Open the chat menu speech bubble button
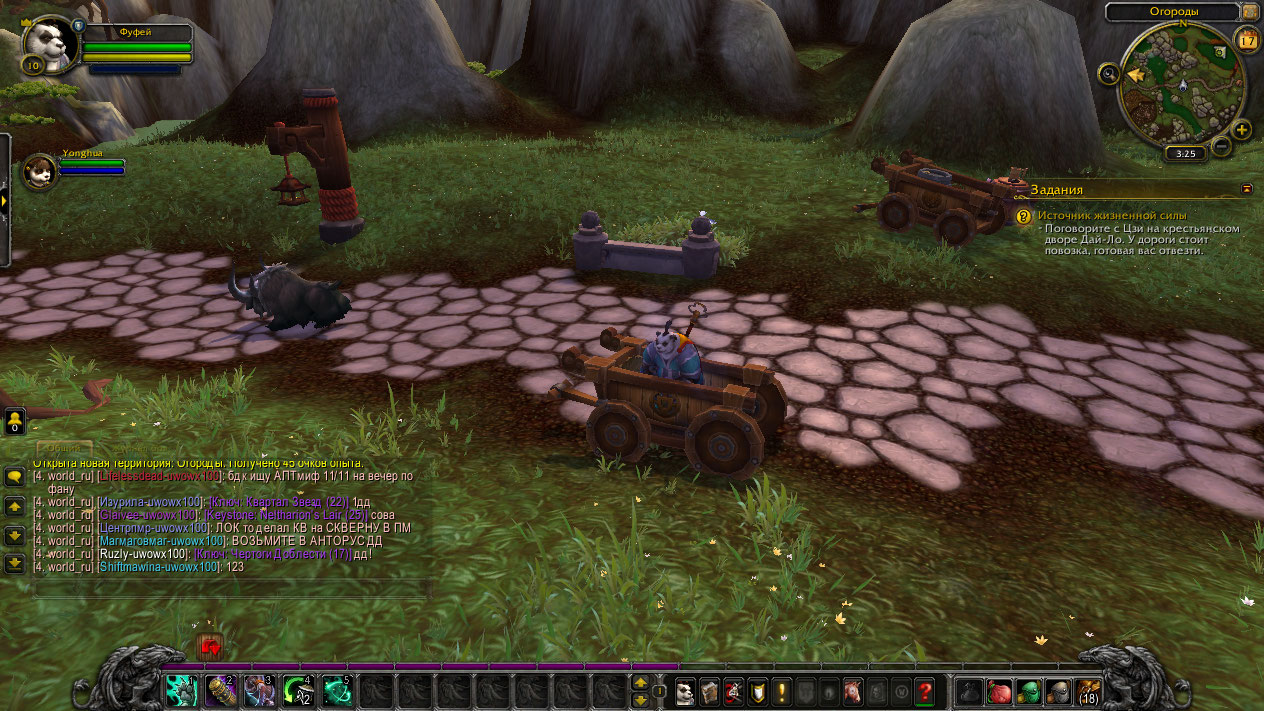The image size is (1264, 711). (15, 477)
